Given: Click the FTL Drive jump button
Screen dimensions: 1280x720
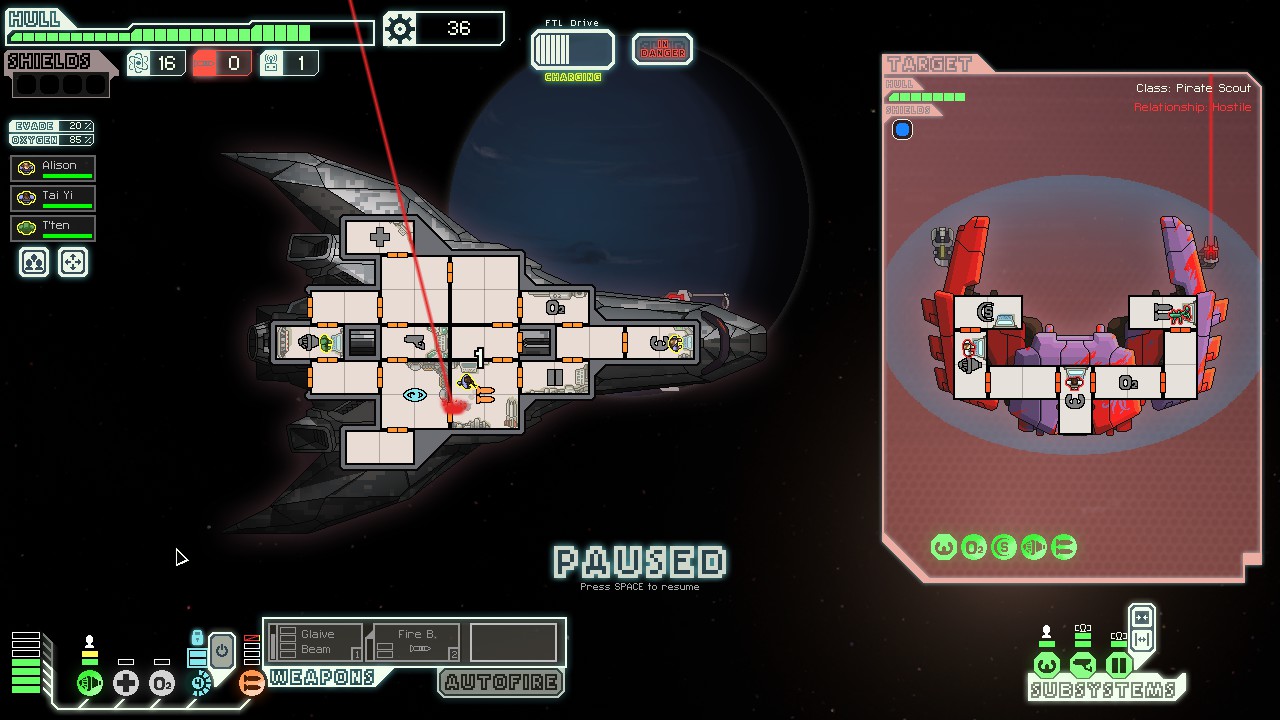Looking at the screenshot, I should [x=573, y=49].
